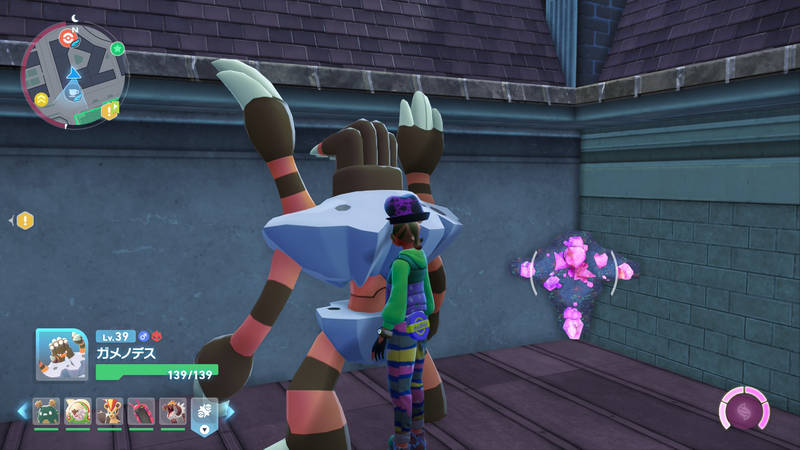800x450 pixels.
Task: Switch to the red rocky dinosaur Pokémon slot
Action: 173,411
